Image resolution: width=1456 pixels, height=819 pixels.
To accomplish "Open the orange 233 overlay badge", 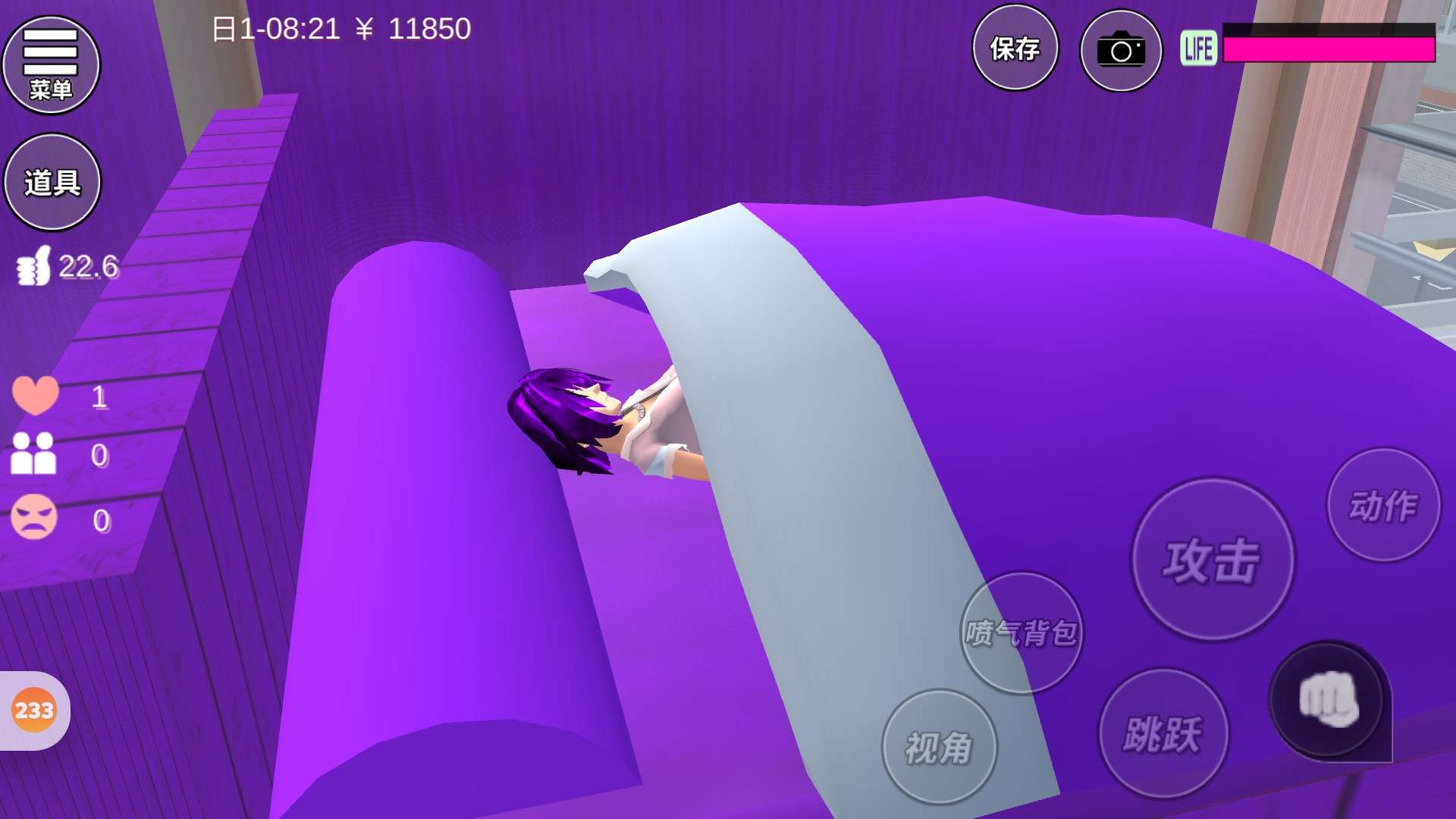I will (34, 711).
